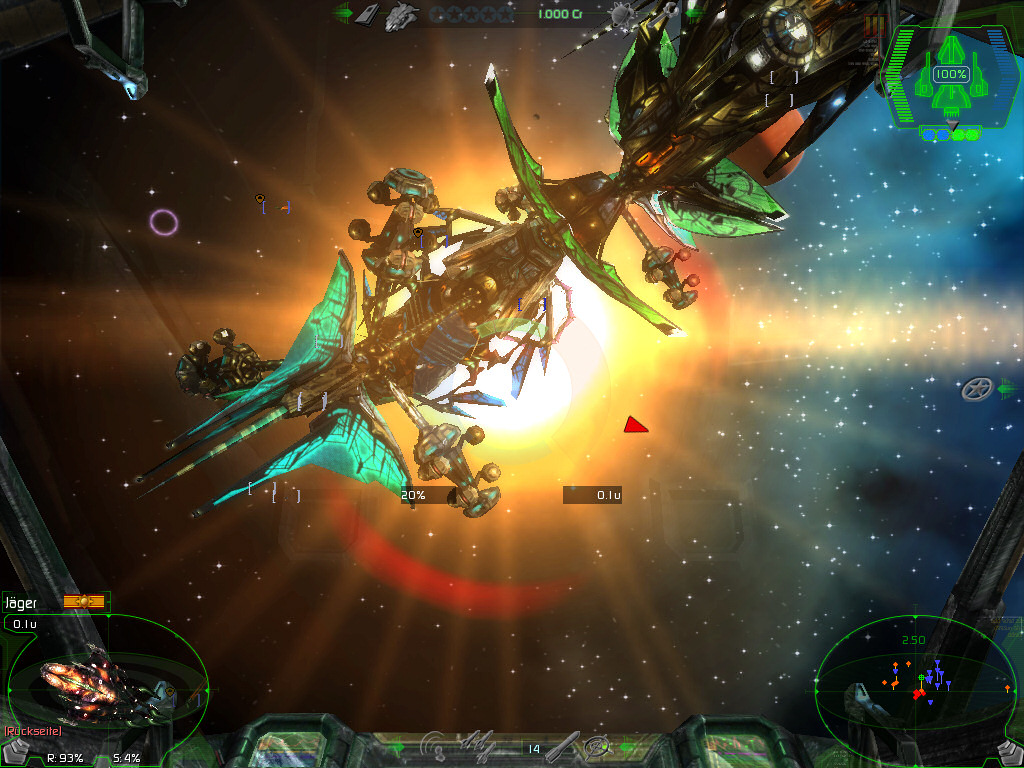Select the planet icon in the top bar
This screenshot has height=768, width=1024.
(x=621, y=14)
